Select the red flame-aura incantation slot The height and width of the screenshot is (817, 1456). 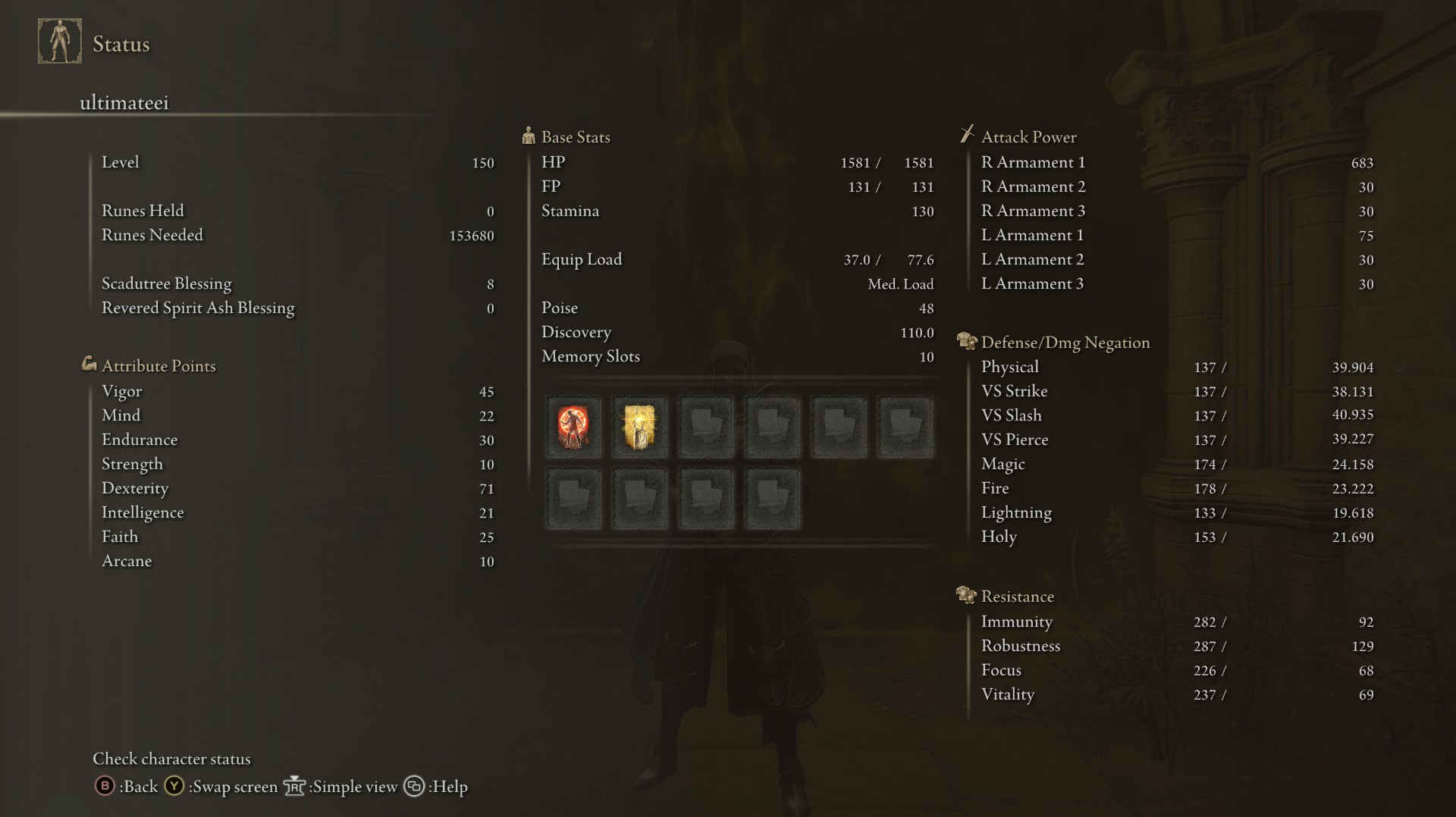pyautogui.click(x=573, y=427)
